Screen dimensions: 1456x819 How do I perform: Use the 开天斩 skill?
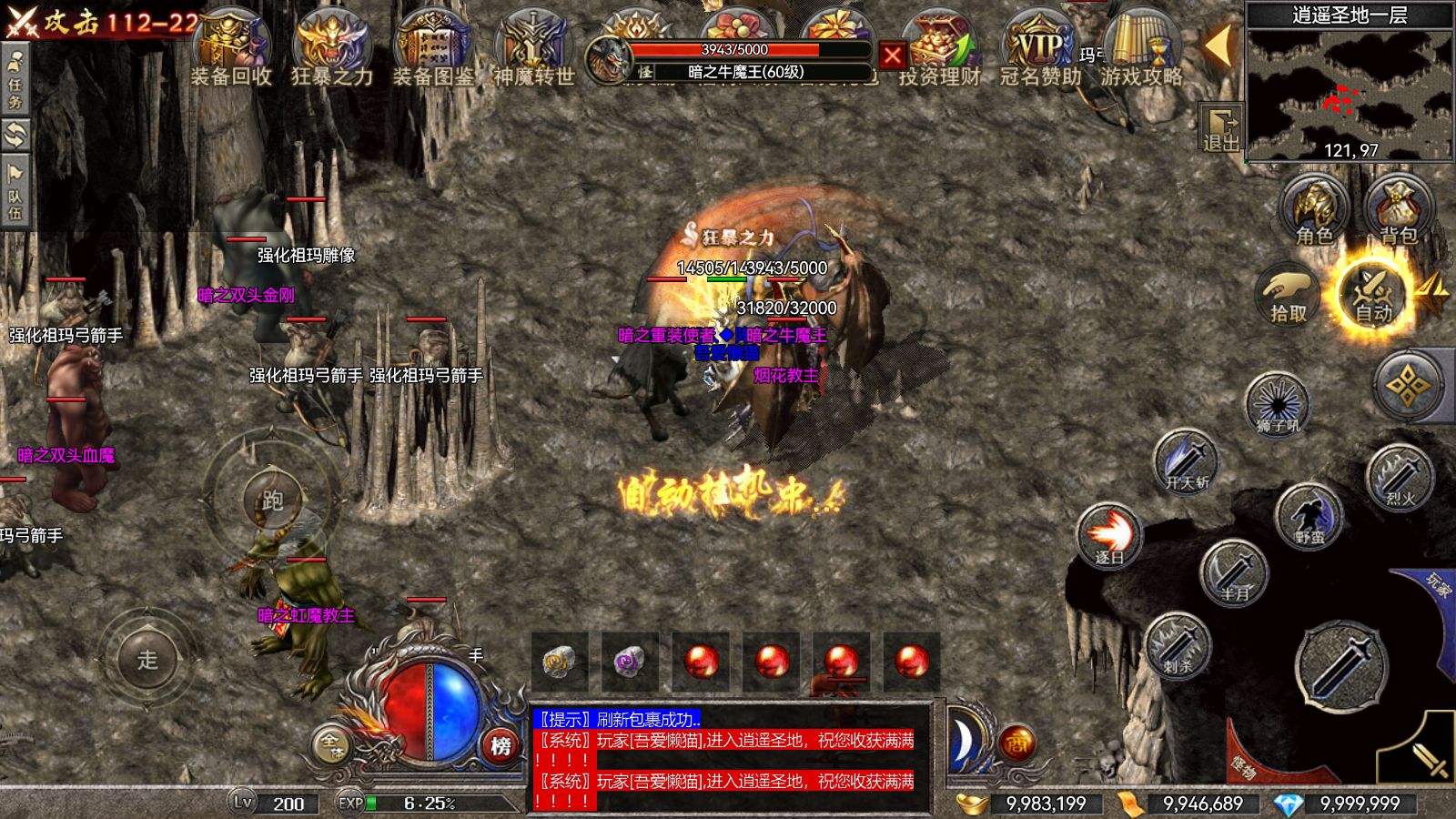pos(1186,460)
